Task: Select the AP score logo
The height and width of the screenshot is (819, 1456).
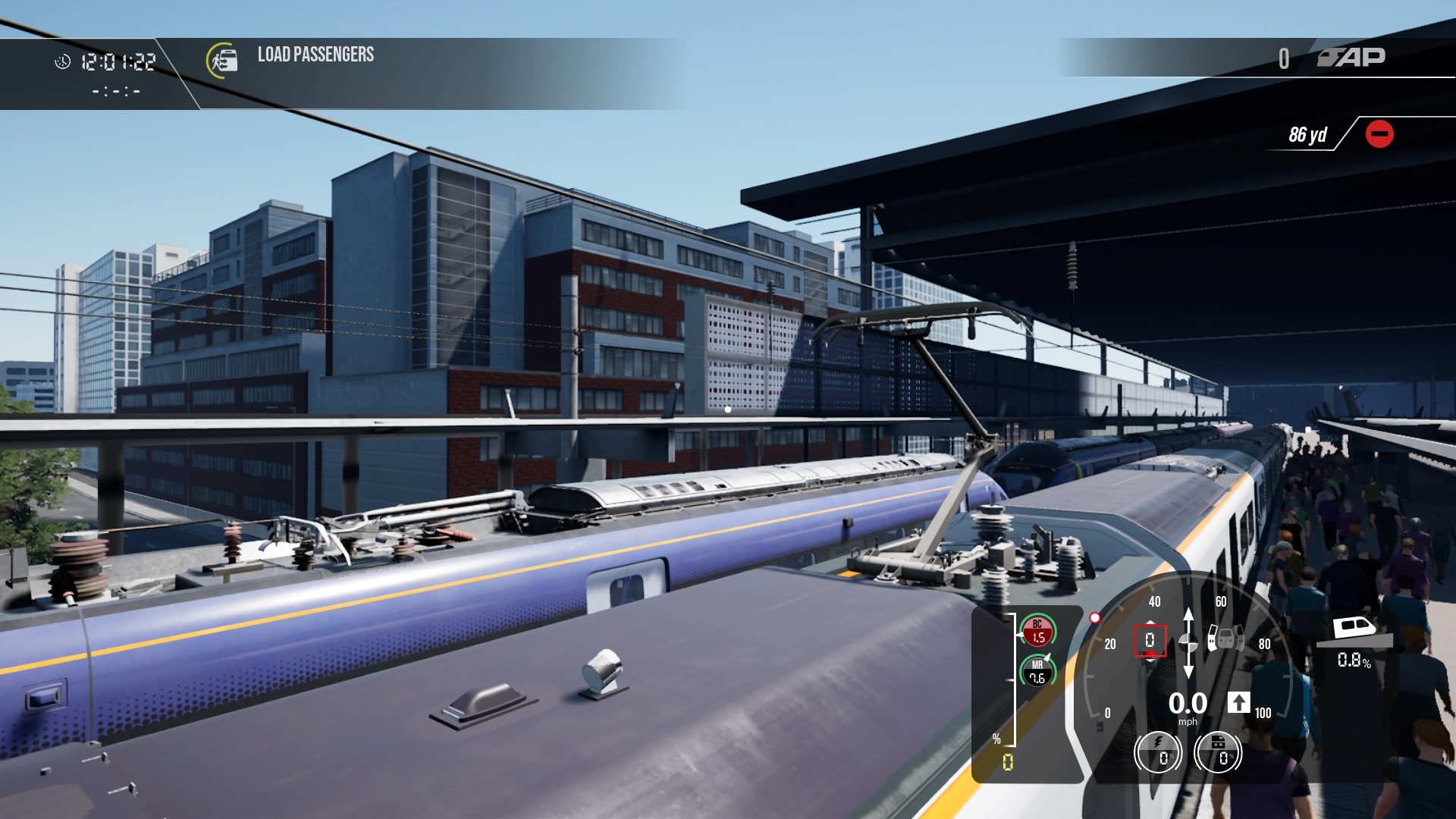Action: (x=1351, y=58)
